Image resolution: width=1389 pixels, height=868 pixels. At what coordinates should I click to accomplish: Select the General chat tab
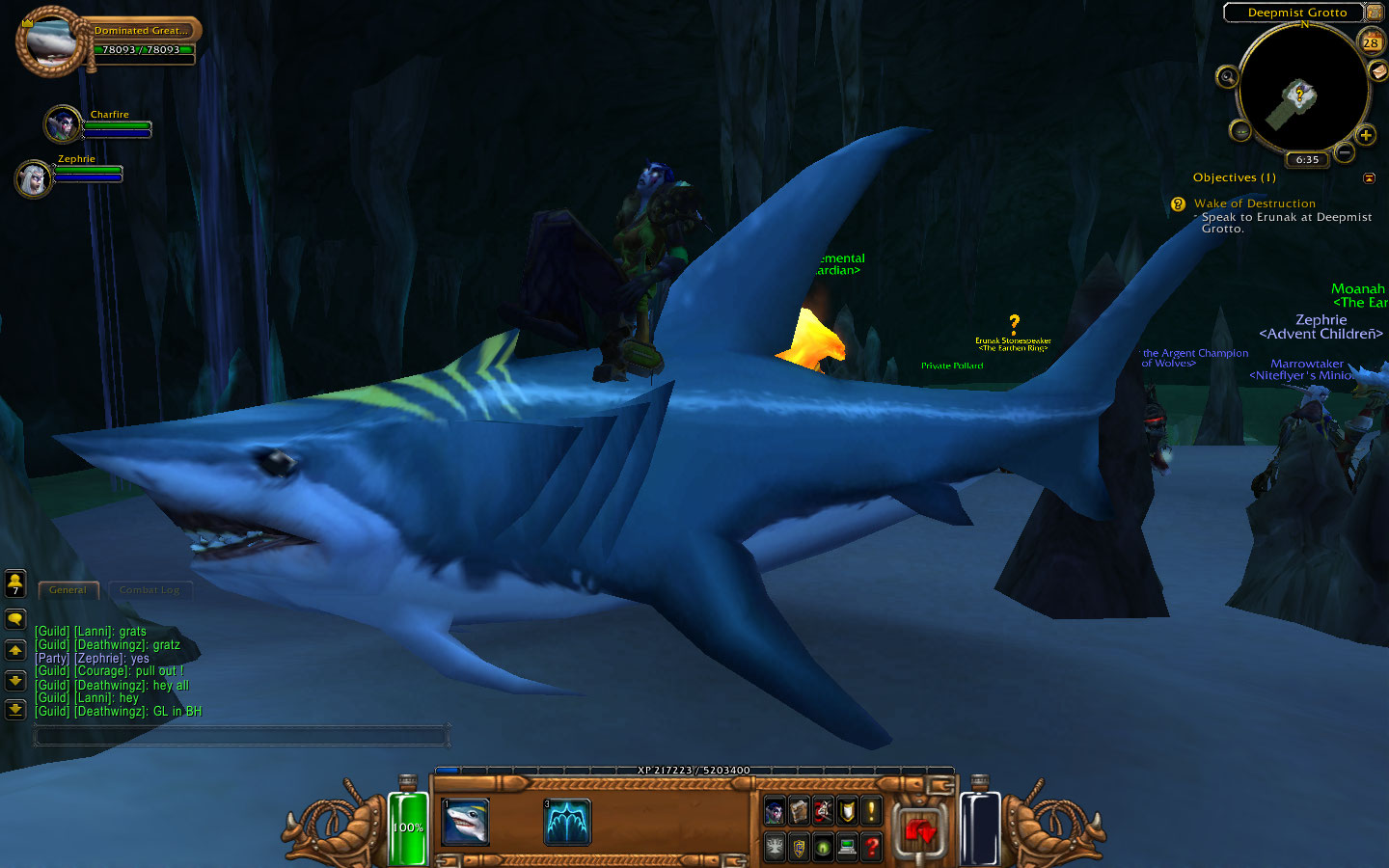tap(68, 589)
